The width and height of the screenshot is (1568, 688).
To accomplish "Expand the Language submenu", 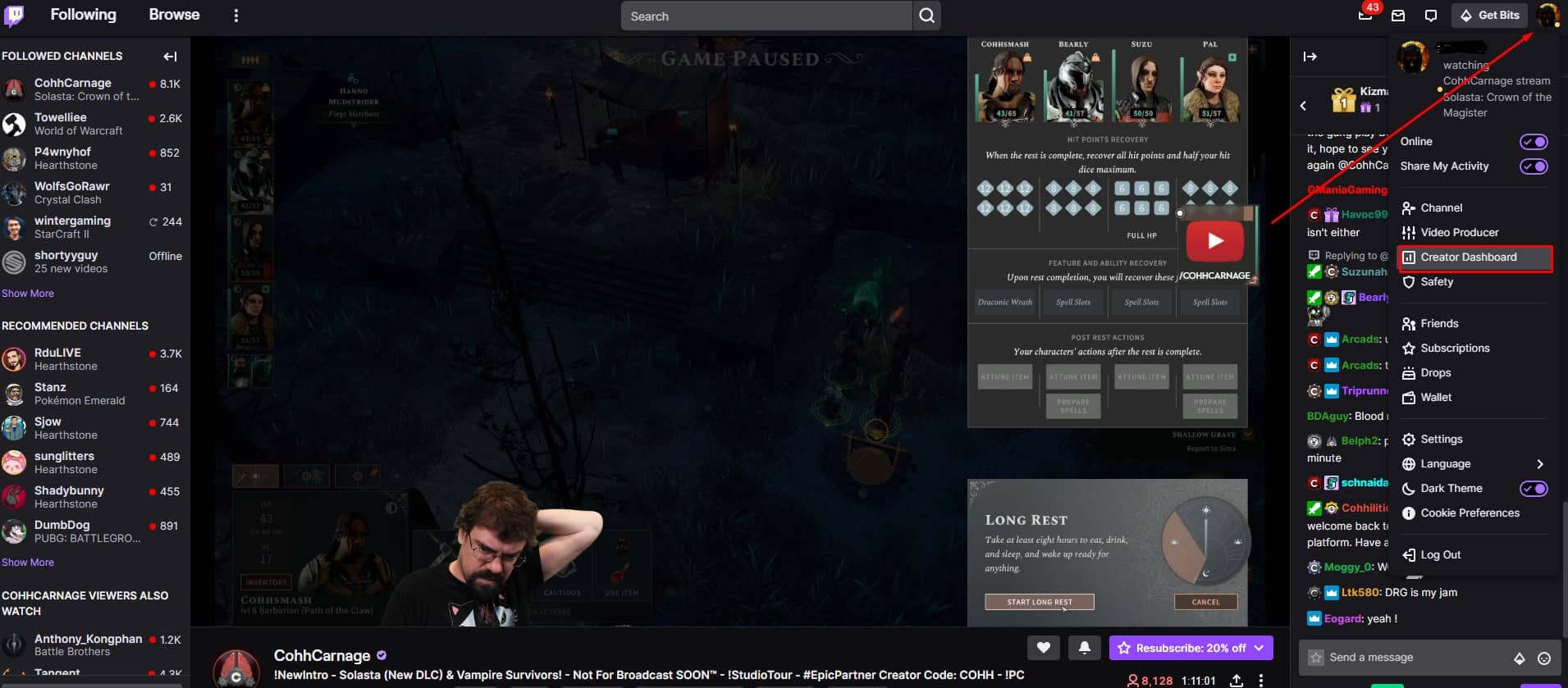I will [1541, 463].
